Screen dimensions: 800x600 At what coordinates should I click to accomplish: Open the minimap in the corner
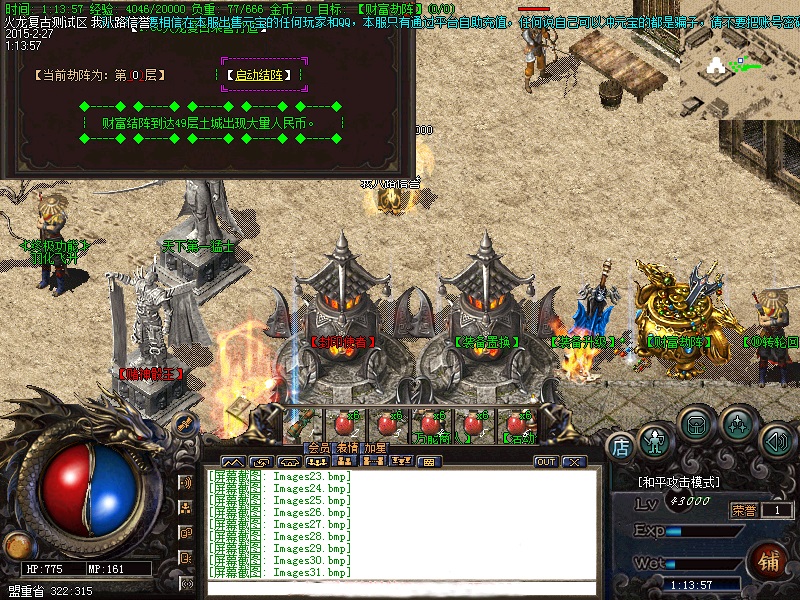(740, 60)
